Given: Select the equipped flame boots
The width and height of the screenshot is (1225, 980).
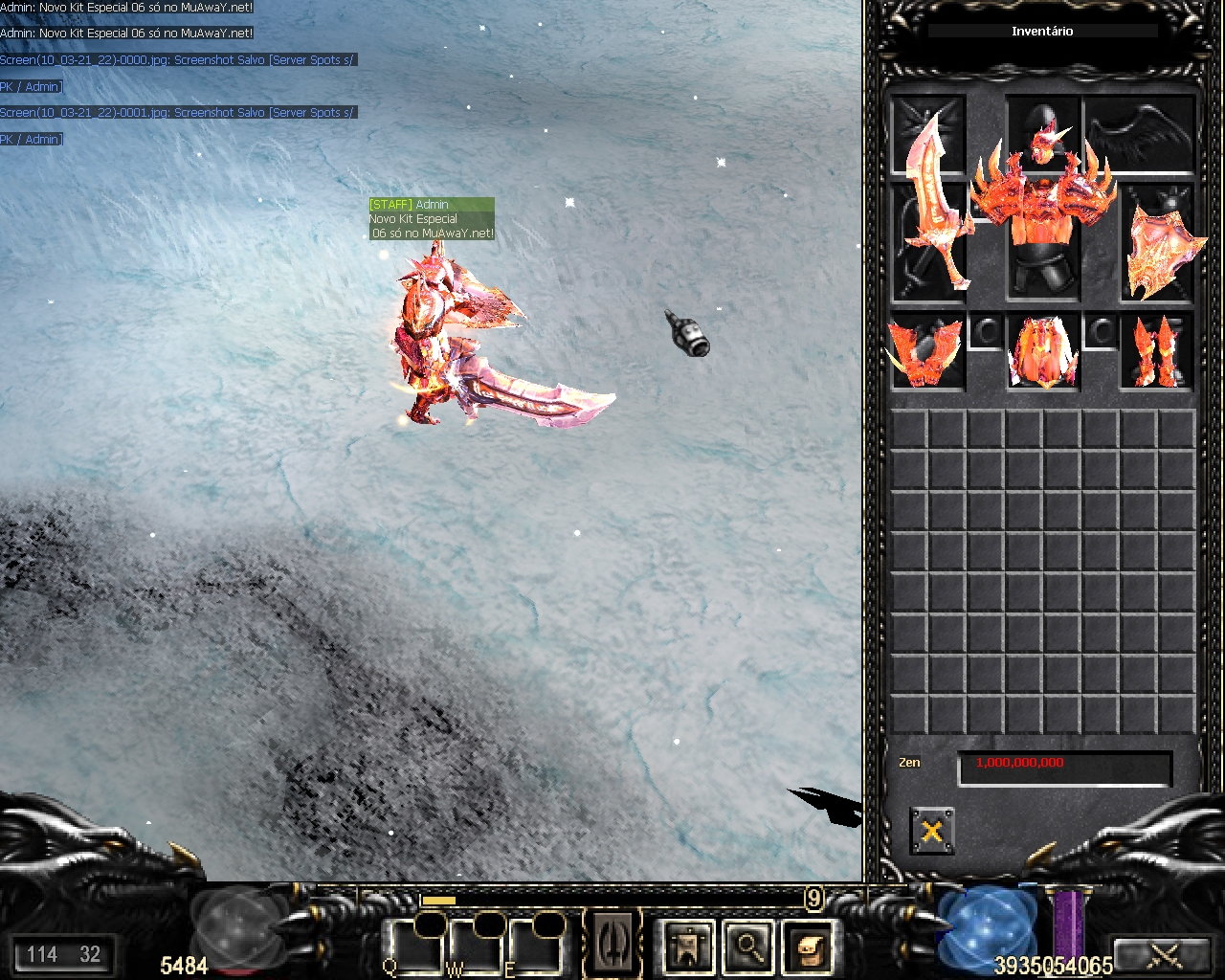Looking at the screenshot, I should coord(1158,352).
